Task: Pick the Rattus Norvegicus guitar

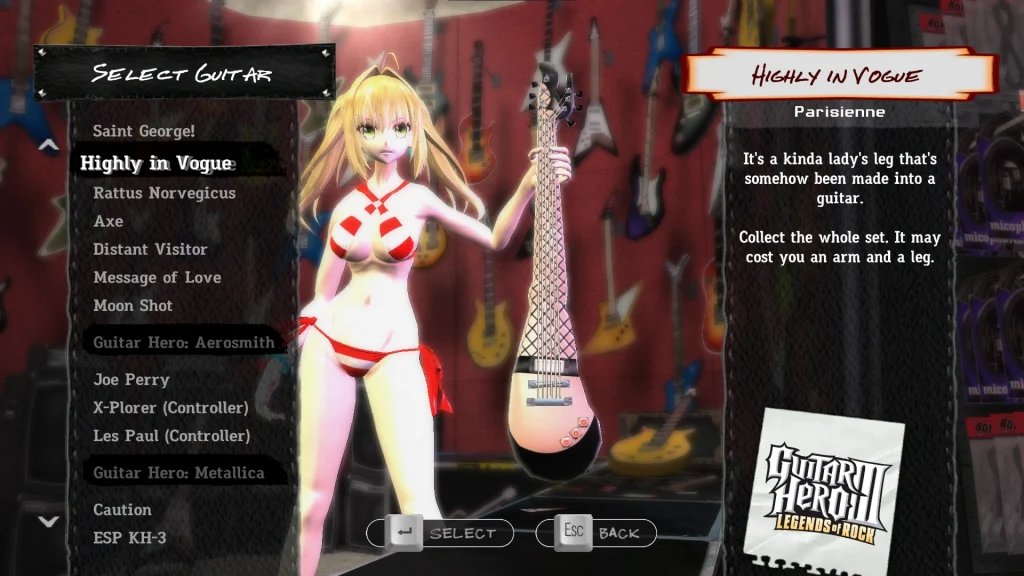Action: pyautogui.click(x=164, y=193)
